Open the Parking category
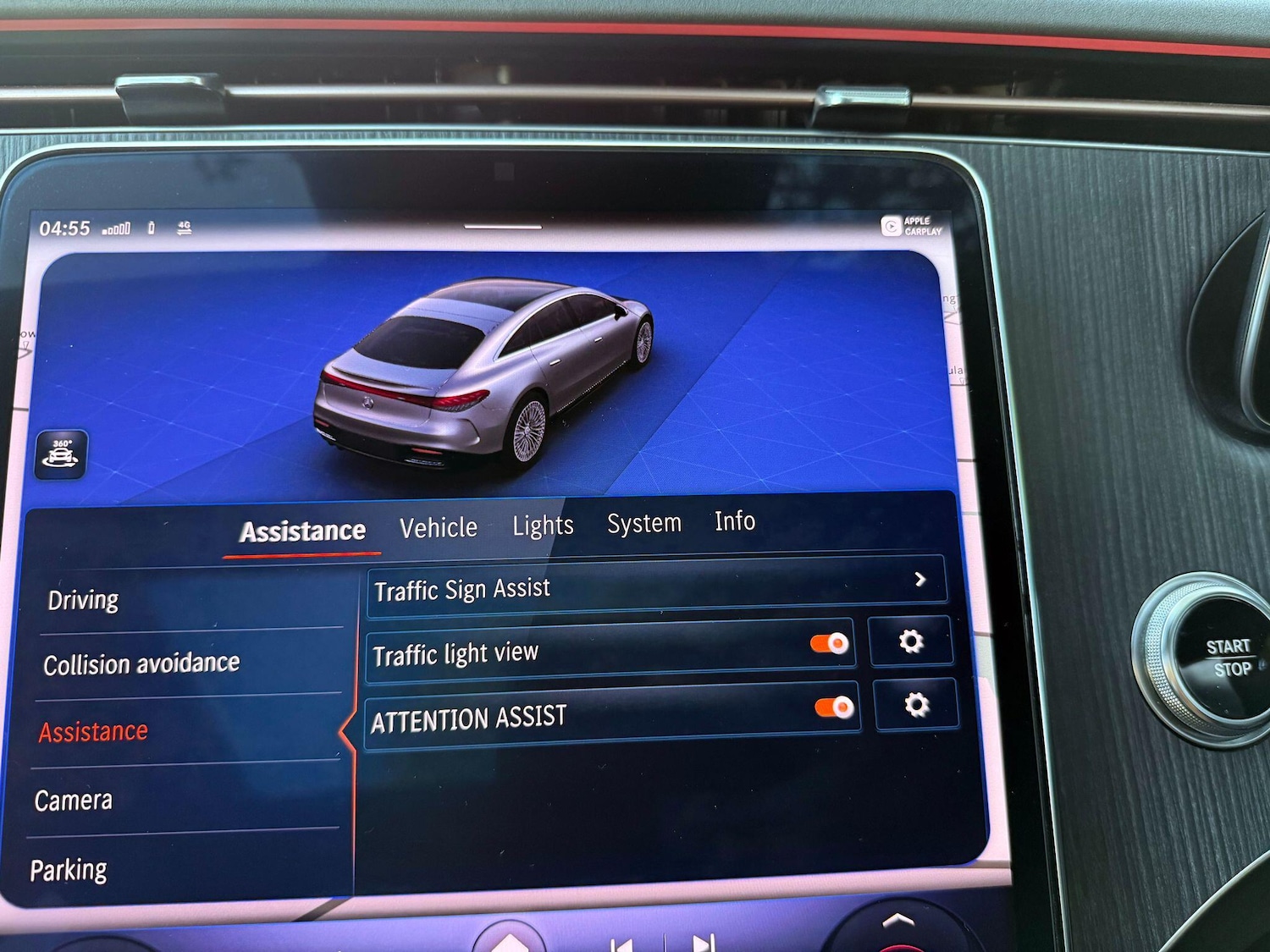The height and width of the screenshot is (952, 1270). (69, 868)
